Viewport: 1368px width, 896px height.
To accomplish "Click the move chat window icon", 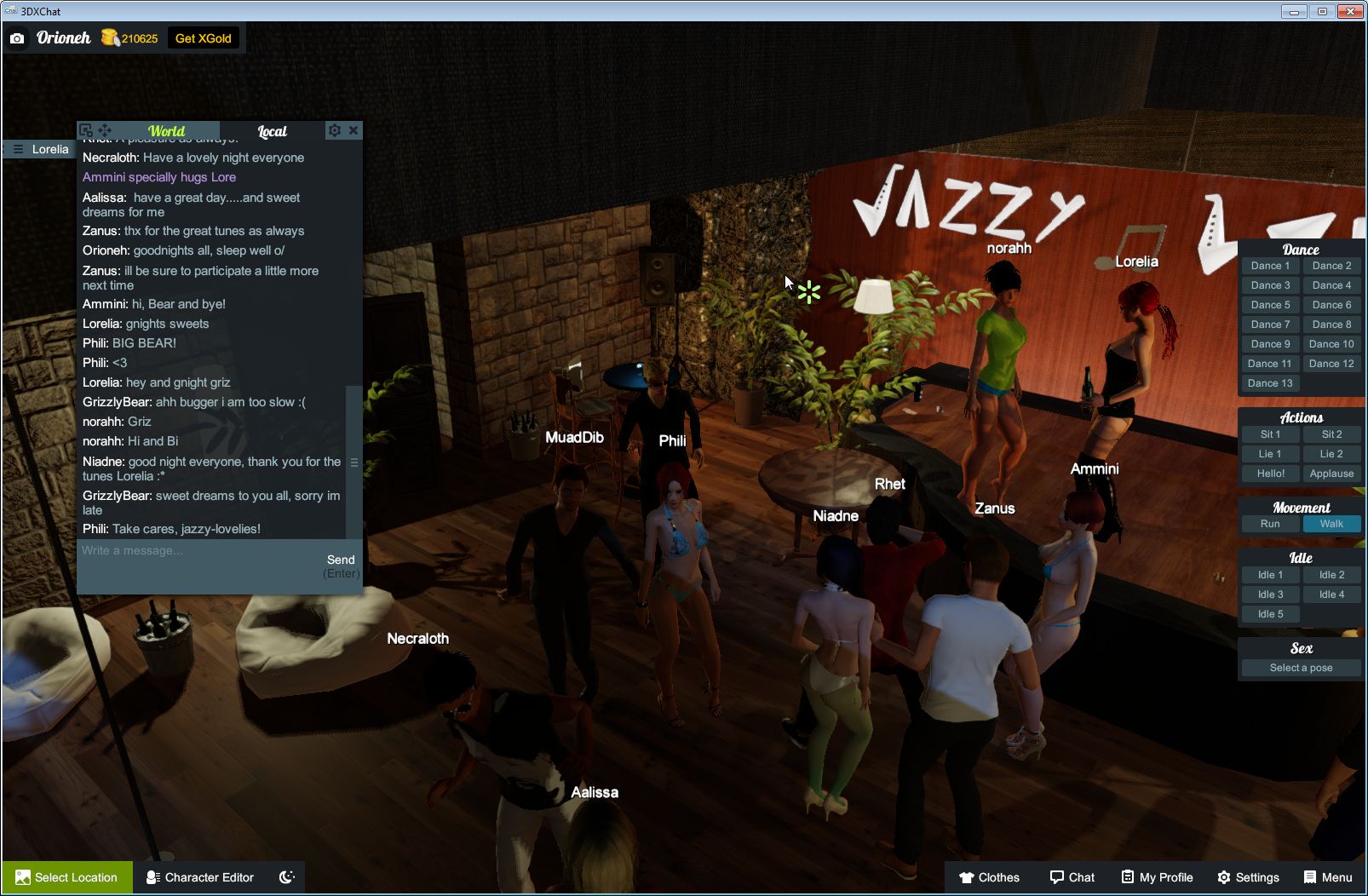I will [x=105, y=130].
